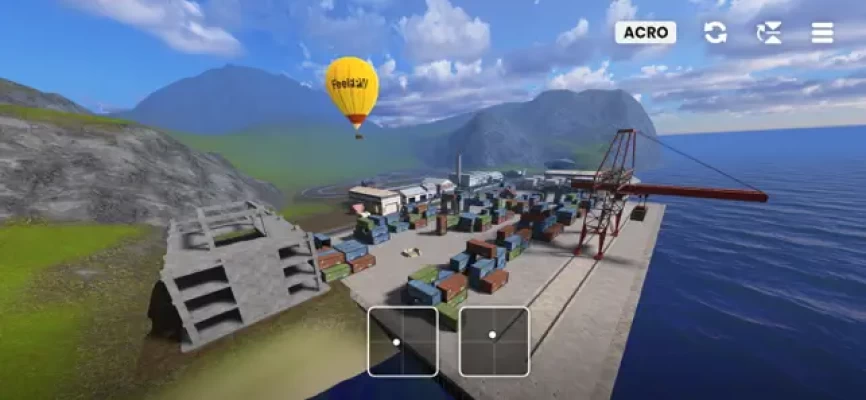The image size is (866, 400).
Task: Open the hamburger menu
Action: pyautogui.click(x=822, y=32)
